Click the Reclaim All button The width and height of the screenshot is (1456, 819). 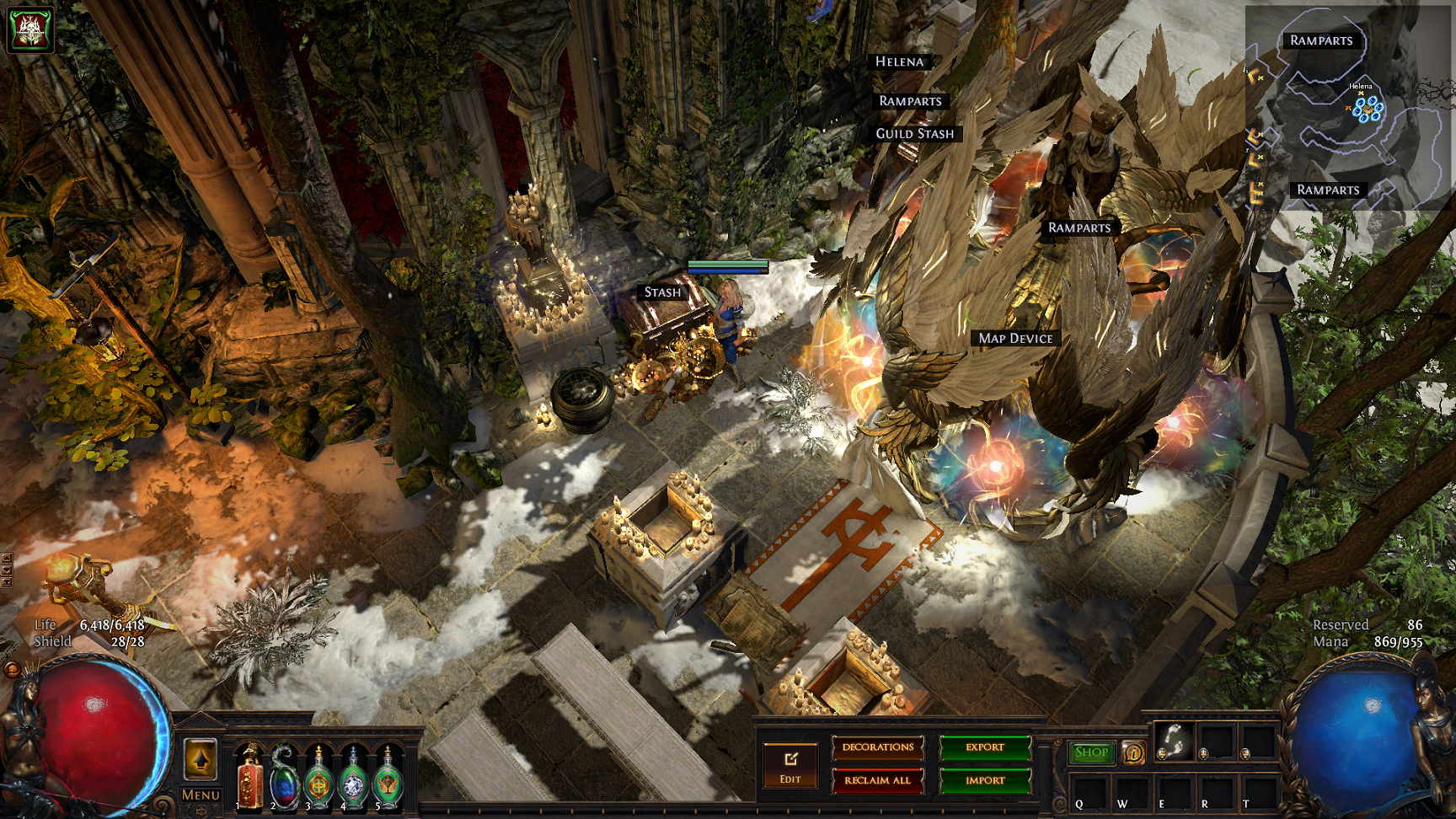[877, 780]
